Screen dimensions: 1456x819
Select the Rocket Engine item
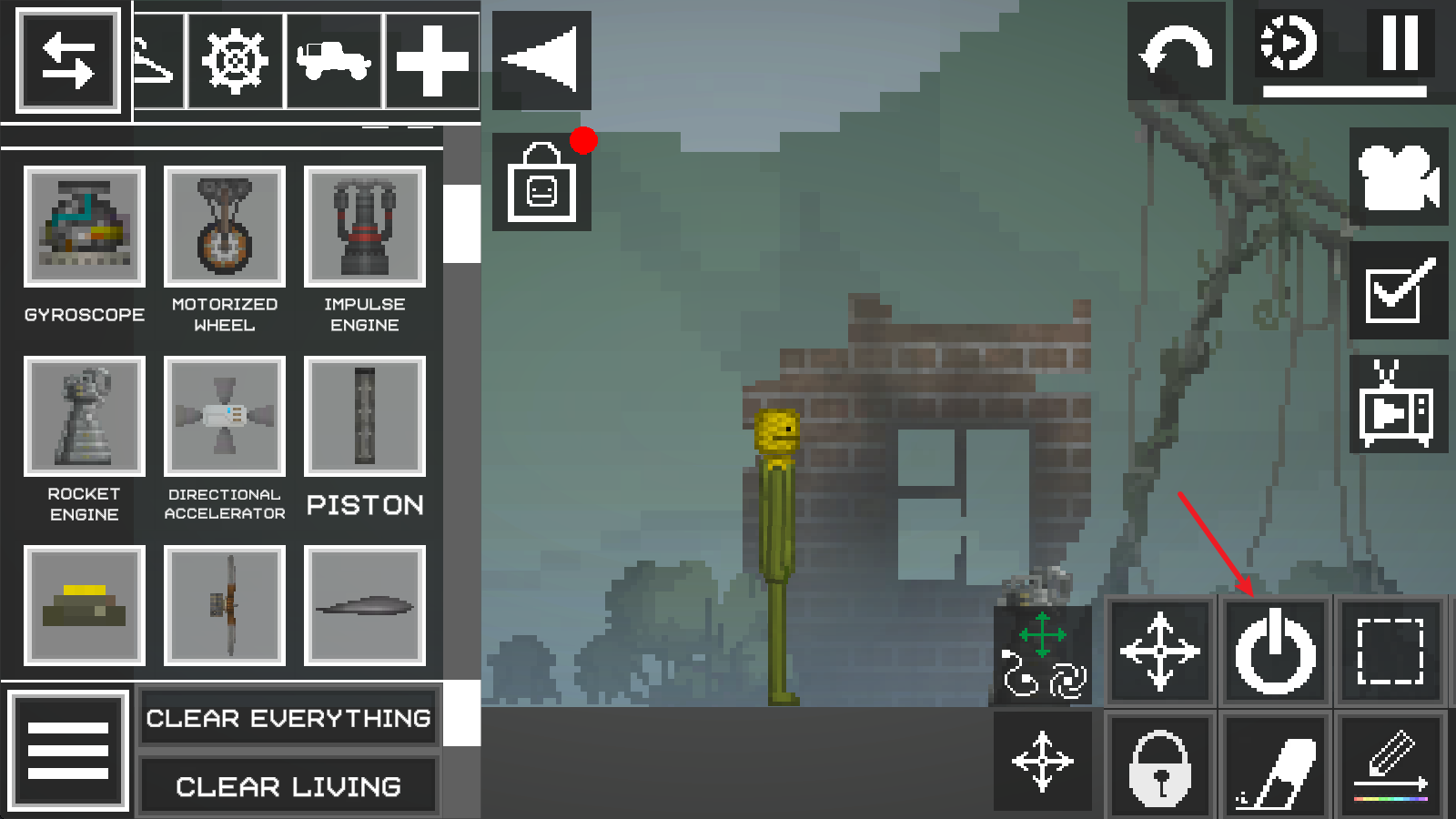[84, 417]
